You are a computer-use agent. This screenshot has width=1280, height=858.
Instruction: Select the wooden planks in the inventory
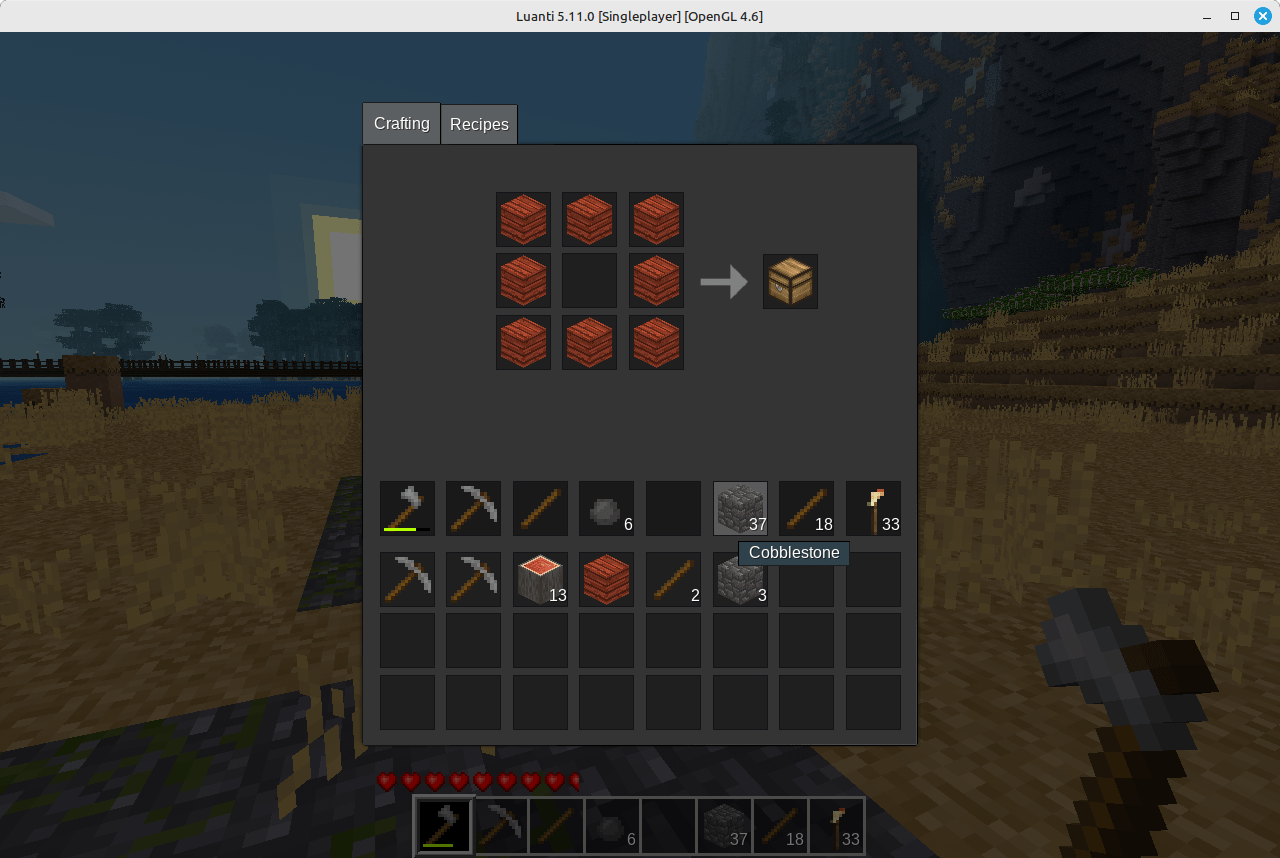(606, 580)
